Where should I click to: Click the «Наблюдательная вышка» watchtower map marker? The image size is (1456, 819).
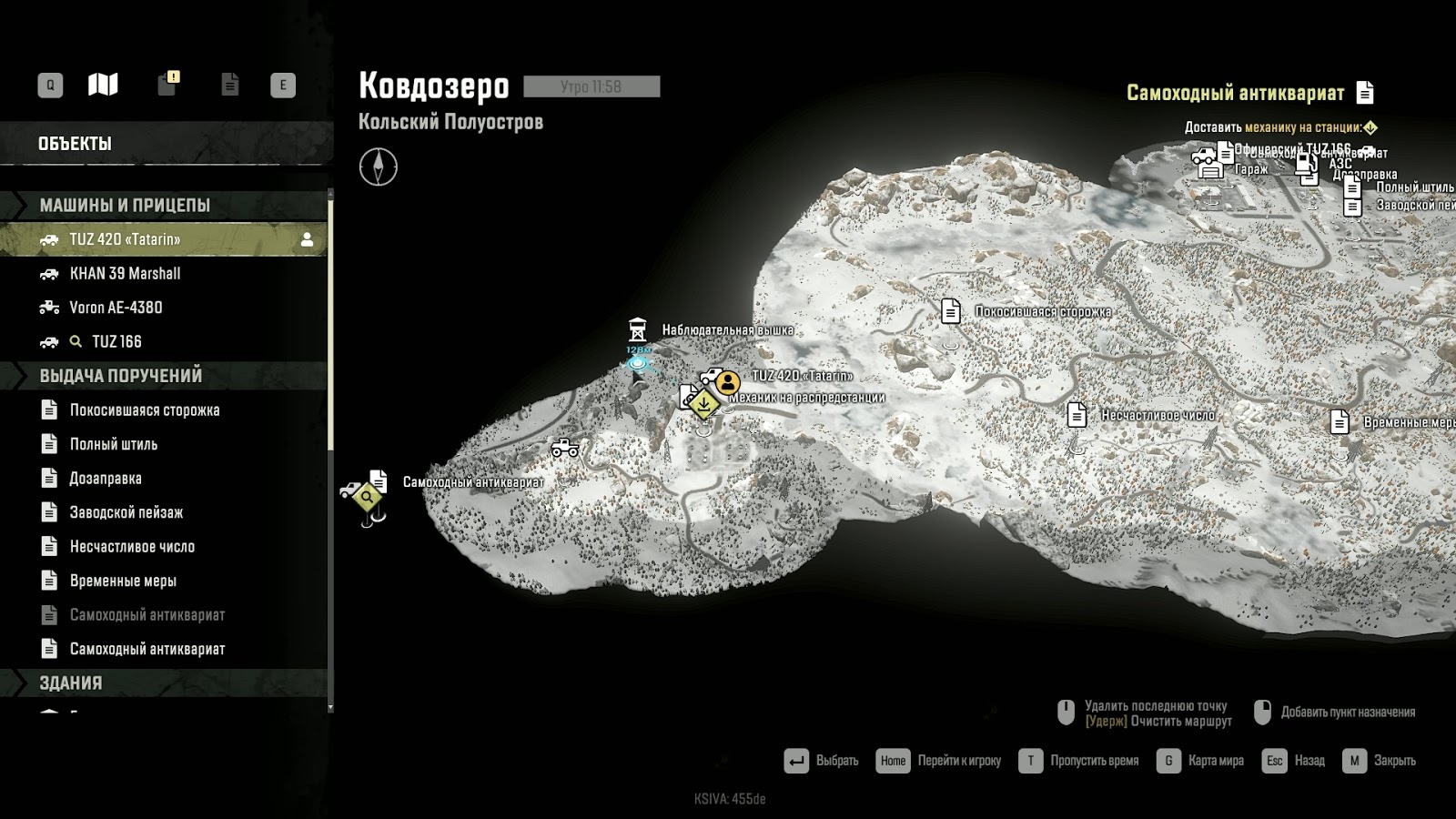638,329
